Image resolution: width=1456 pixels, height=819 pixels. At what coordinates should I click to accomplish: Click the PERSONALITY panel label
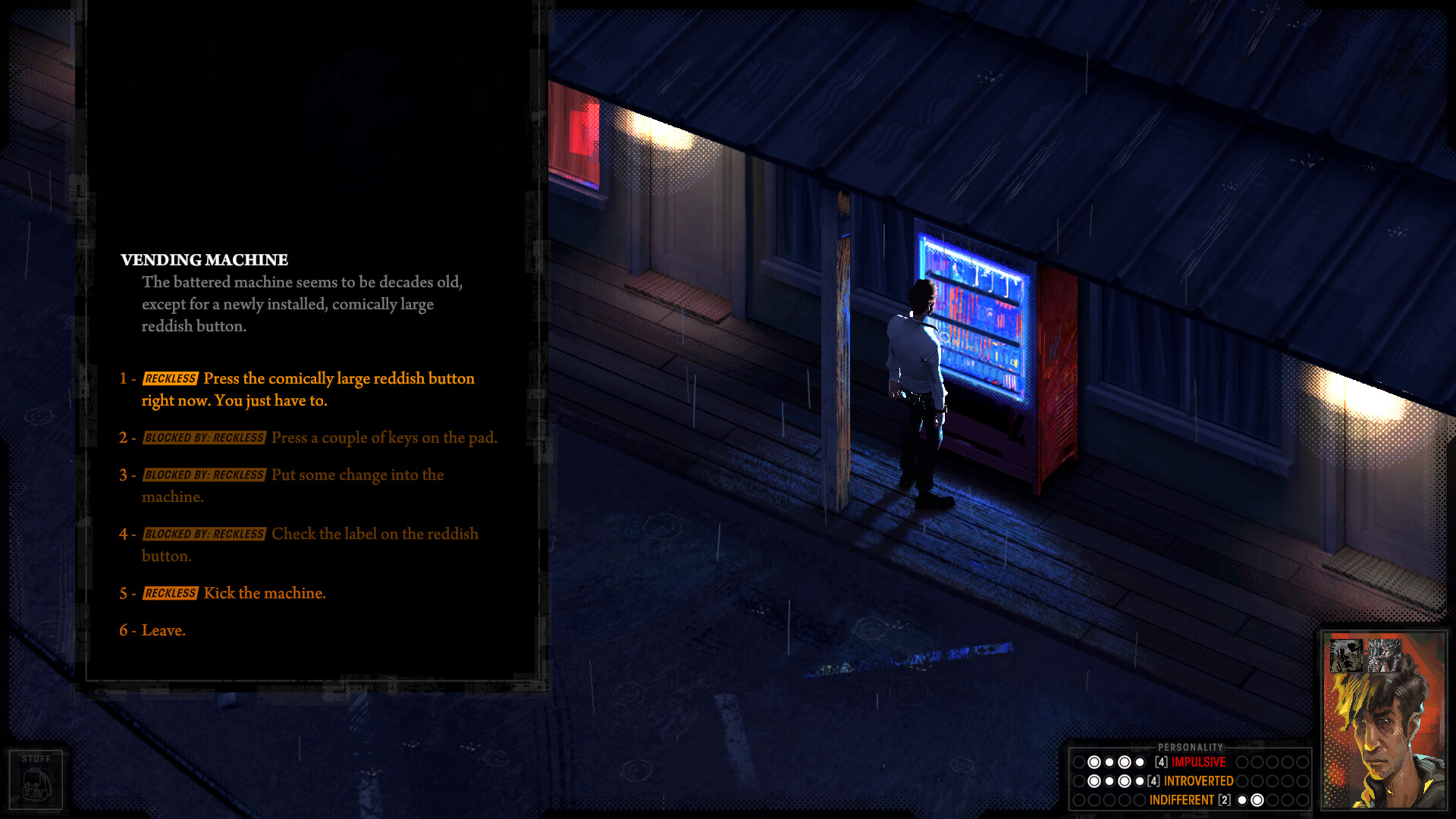point(1192,746)
